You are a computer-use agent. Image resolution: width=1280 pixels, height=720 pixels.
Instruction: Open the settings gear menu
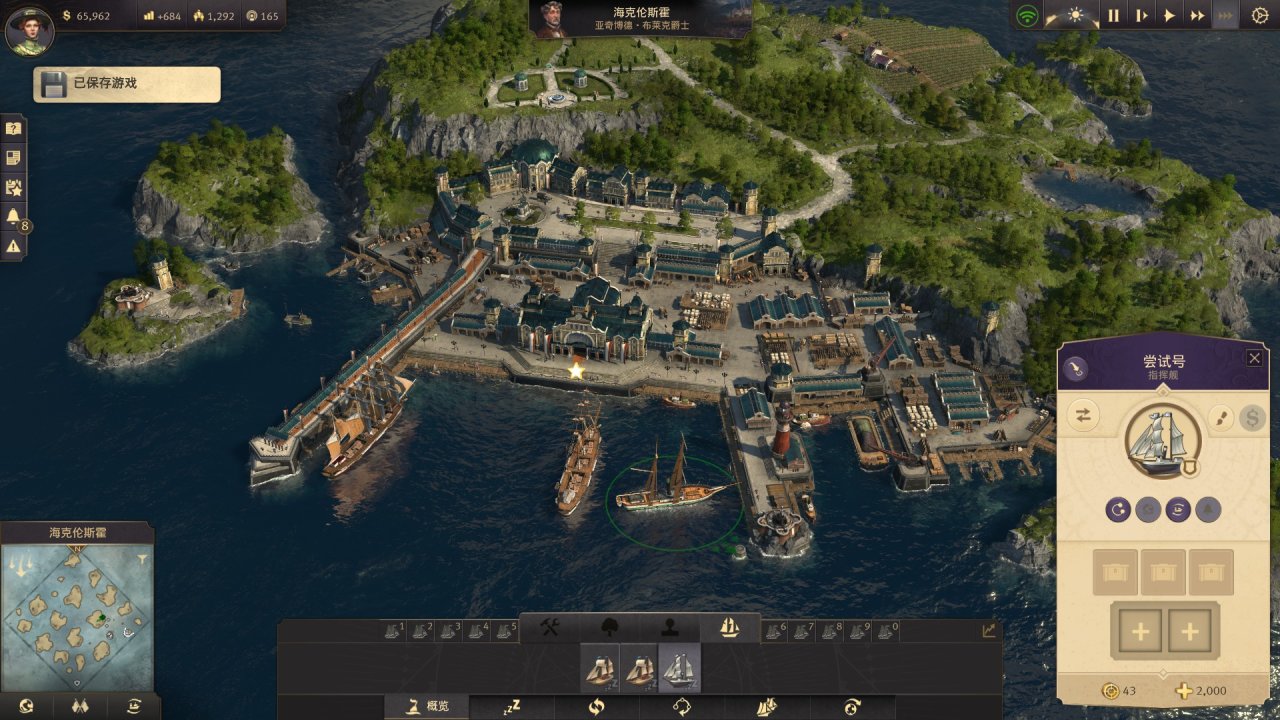pyautogui.click(x=1260, y=15)
